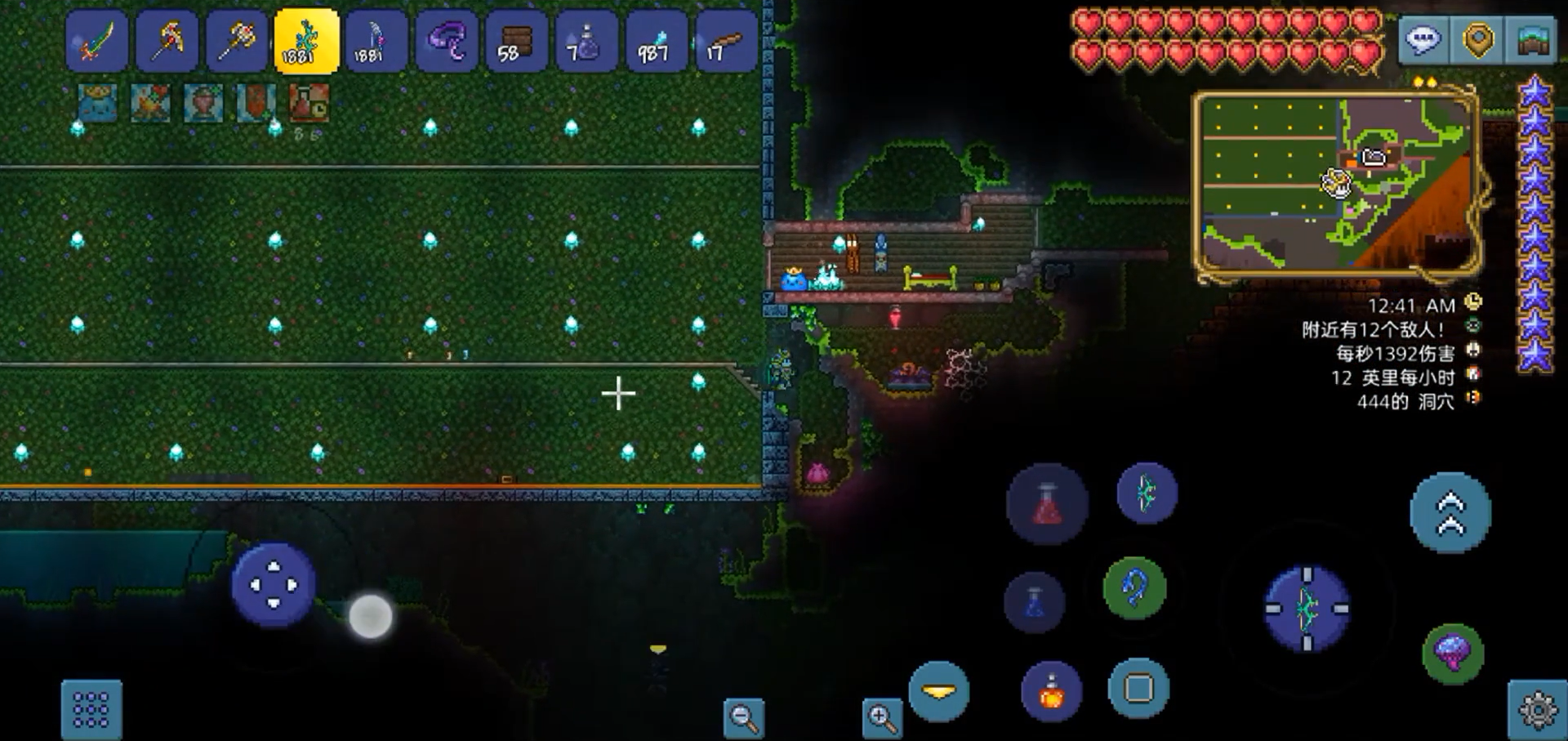The width and height of the screenshot is (1568, 741).
Task: Toggle the square smart cursor button
Action: (x=1138, y=689)
